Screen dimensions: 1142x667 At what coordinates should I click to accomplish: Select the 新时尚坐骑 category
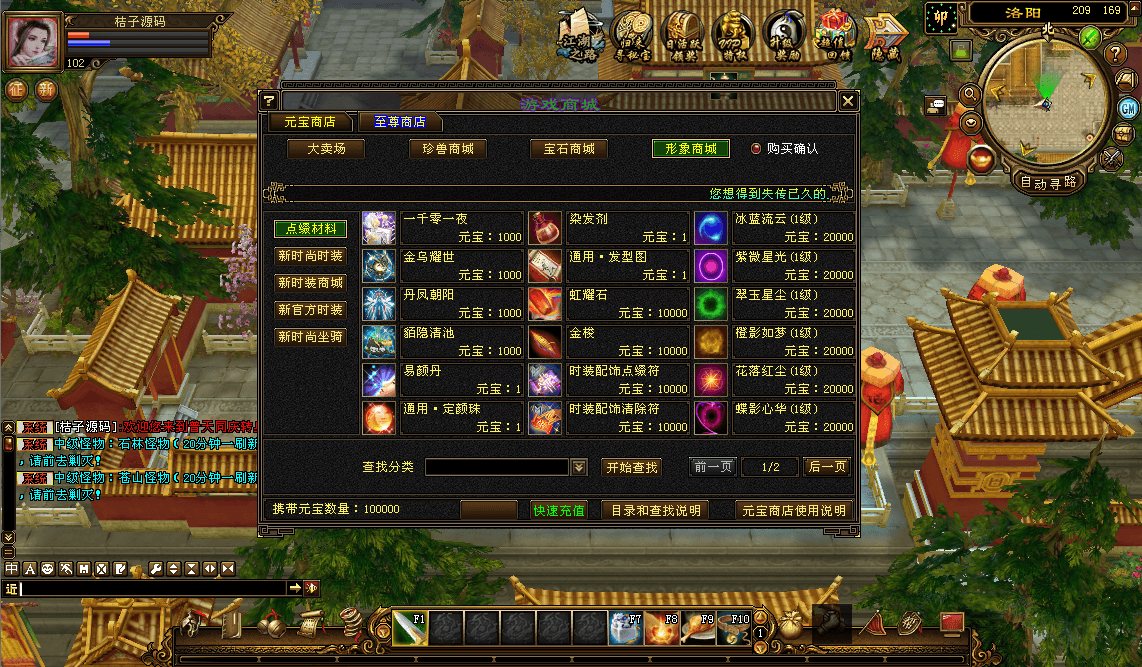point(310,337)
